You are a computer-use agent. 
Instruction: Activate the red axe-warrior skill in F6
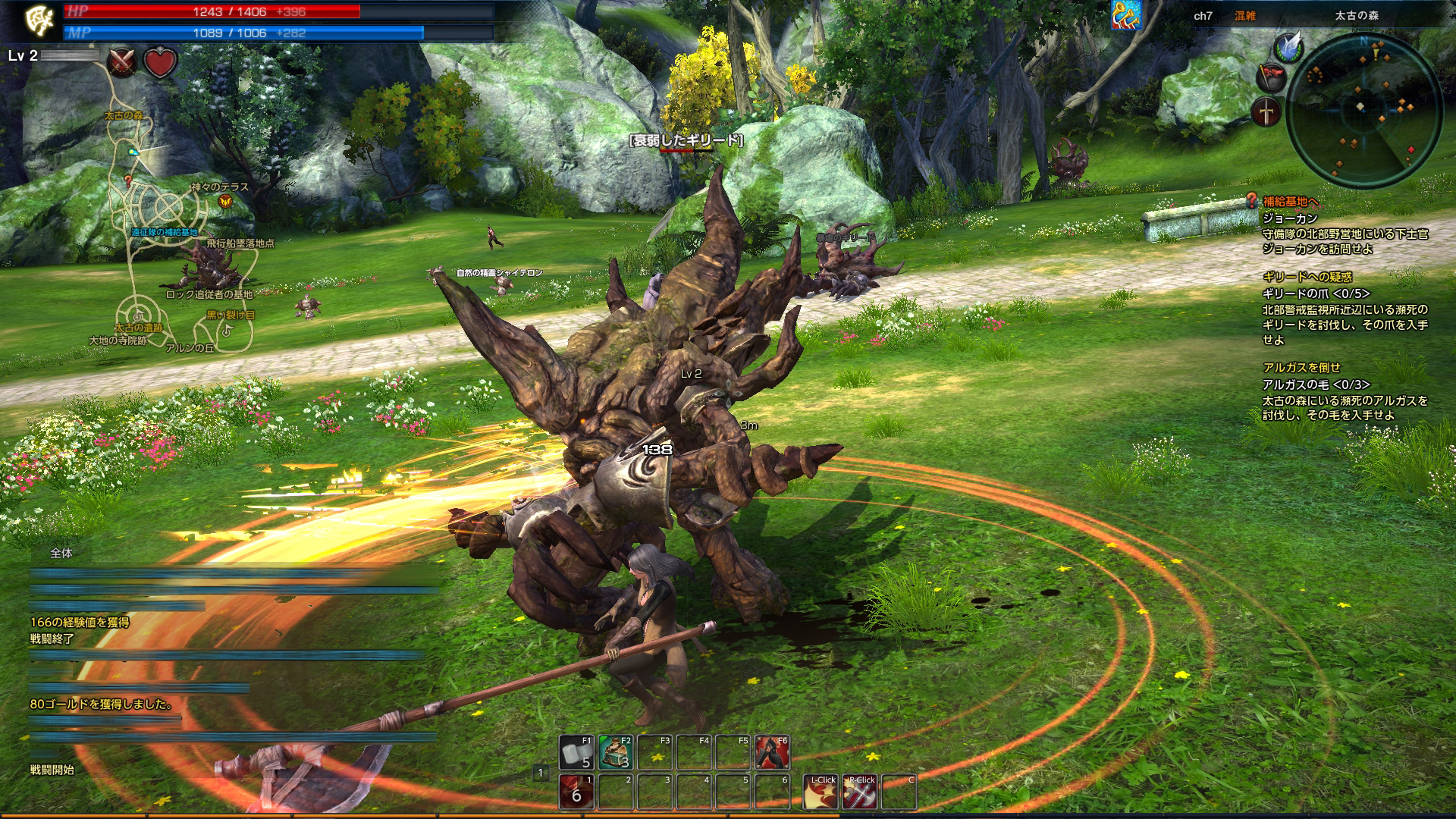point(772,752)
